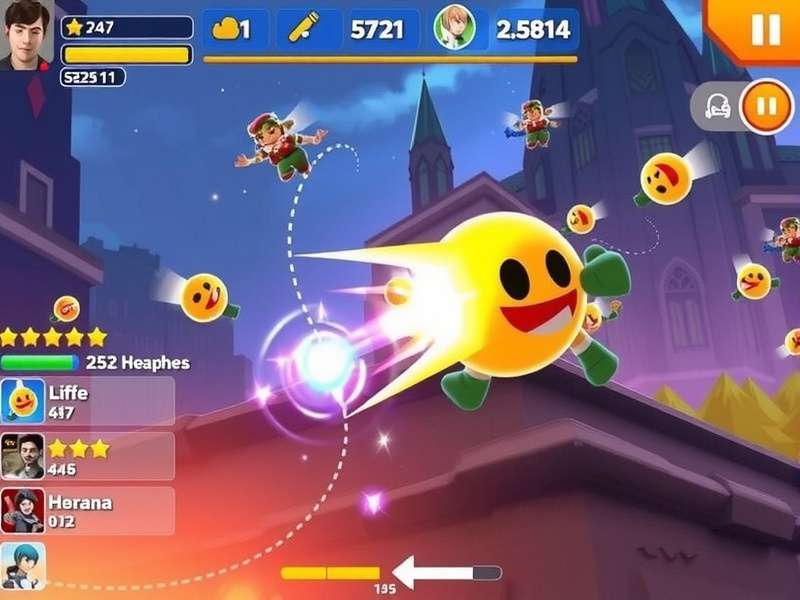Open the blue-haired character avatar

[x=23, y=566]
